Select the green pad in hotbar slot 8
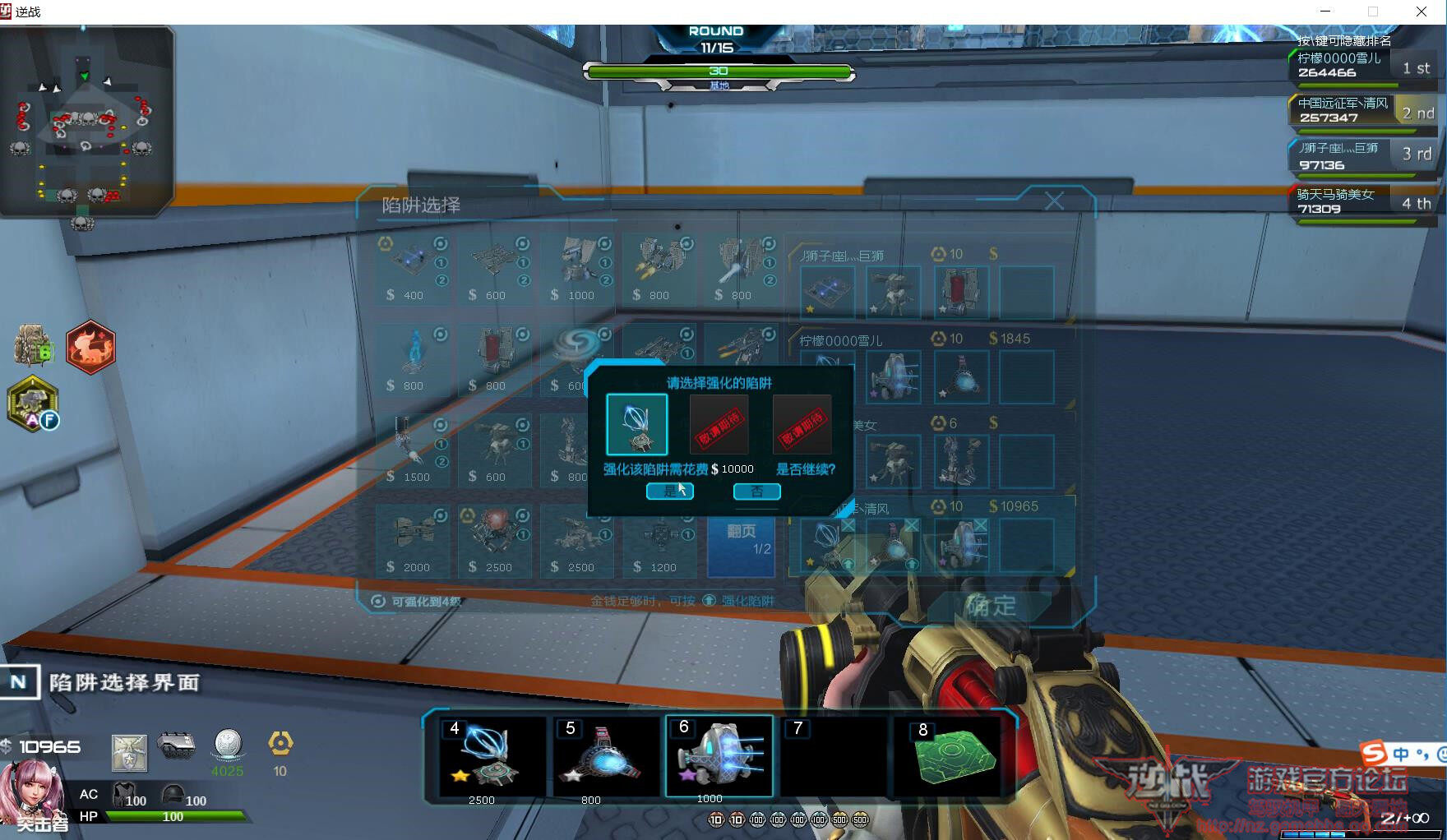Screen dimensions: 1447x840 pos(952,758)
